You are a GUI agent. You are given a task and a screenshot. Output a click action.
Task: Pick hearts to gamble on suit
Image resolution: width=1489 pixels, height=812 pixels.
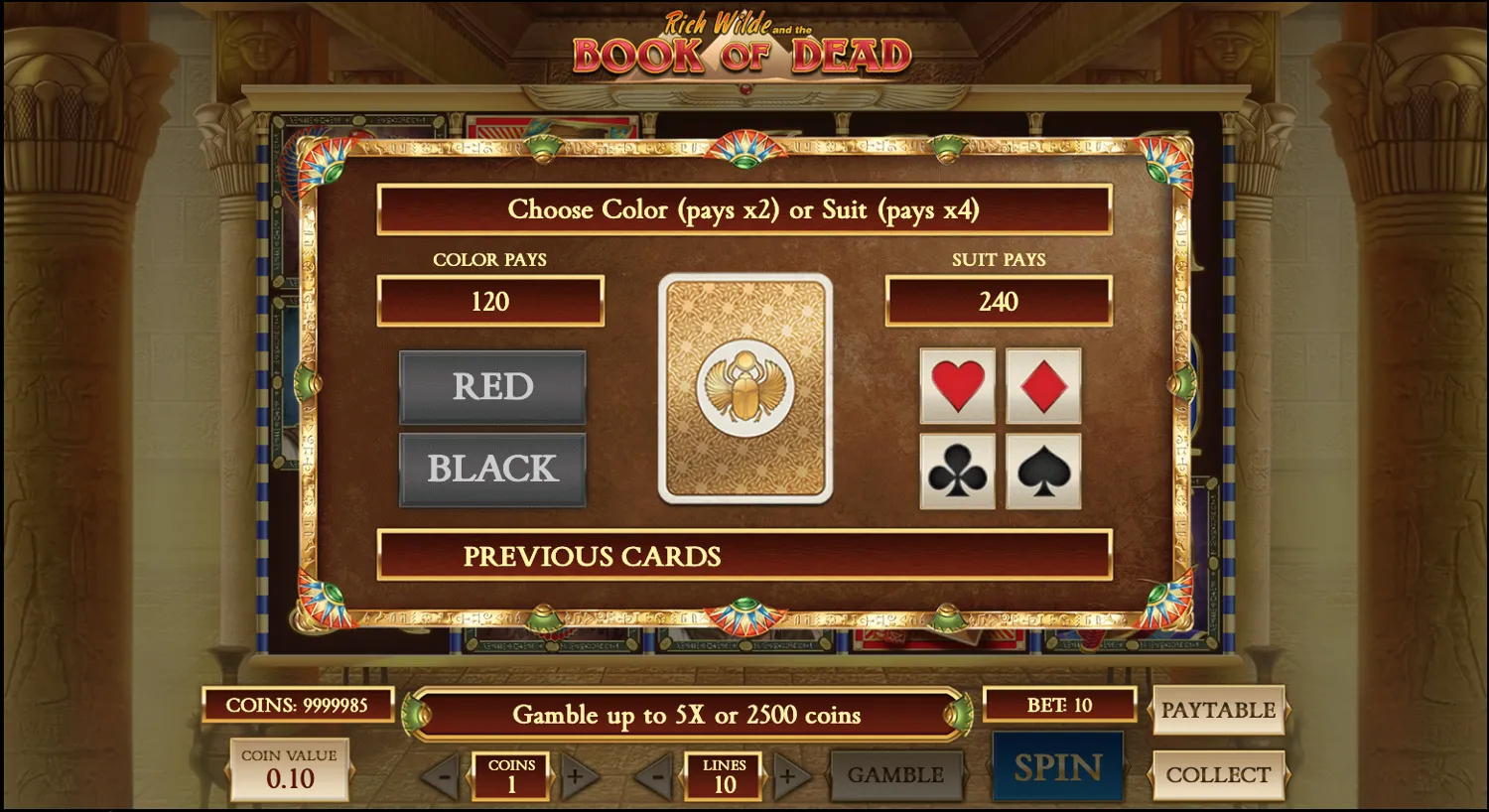click(x=957, y=386)
